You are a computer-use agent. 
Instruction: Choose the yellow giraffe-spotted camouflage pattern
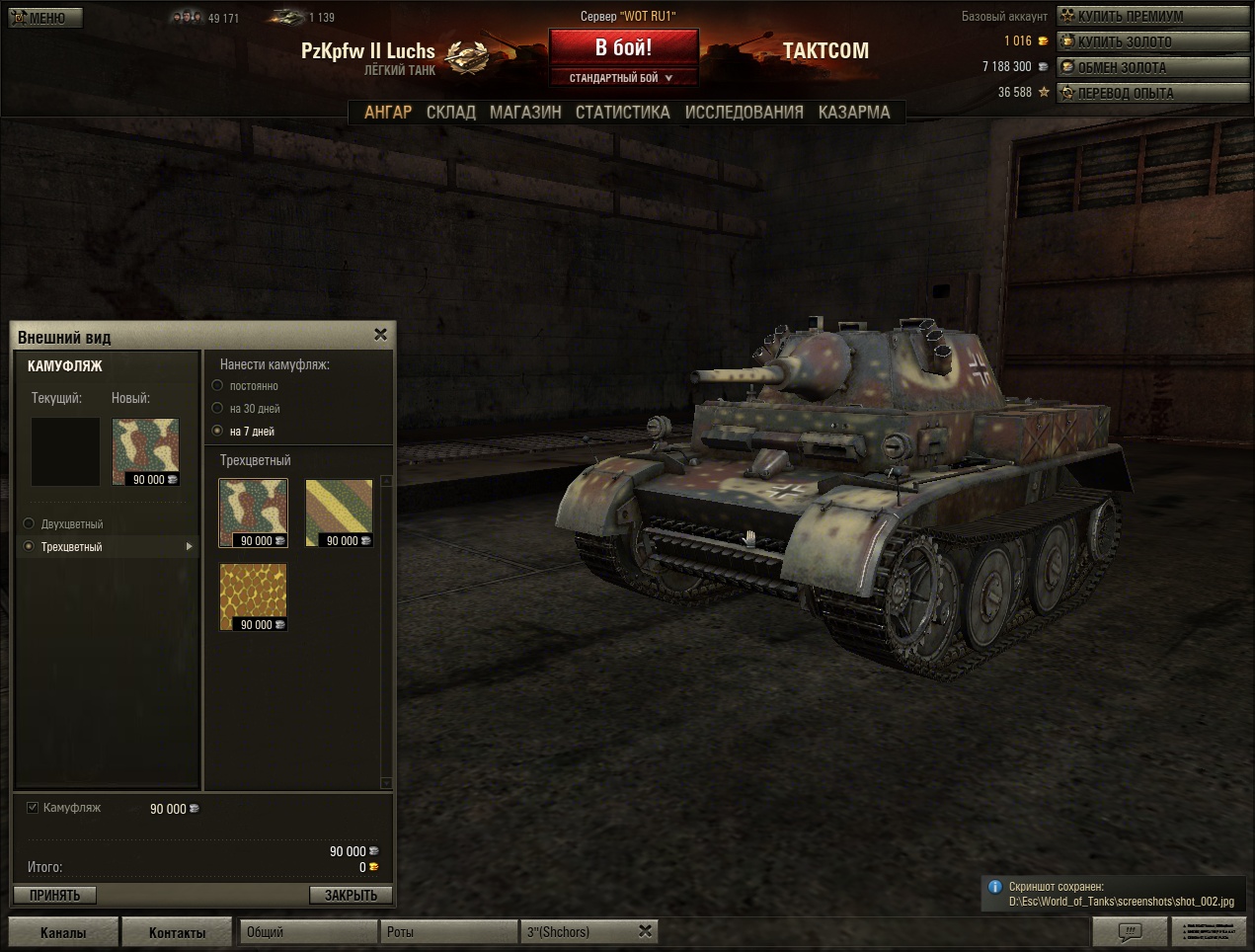[x=254, y=596]
